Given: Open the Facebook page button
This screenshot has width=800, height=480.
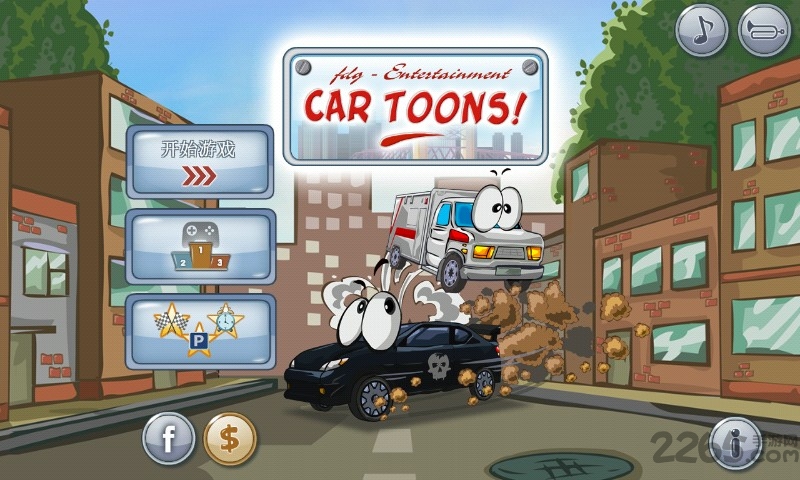Looking at the screenshot, I should click(168, 439).
